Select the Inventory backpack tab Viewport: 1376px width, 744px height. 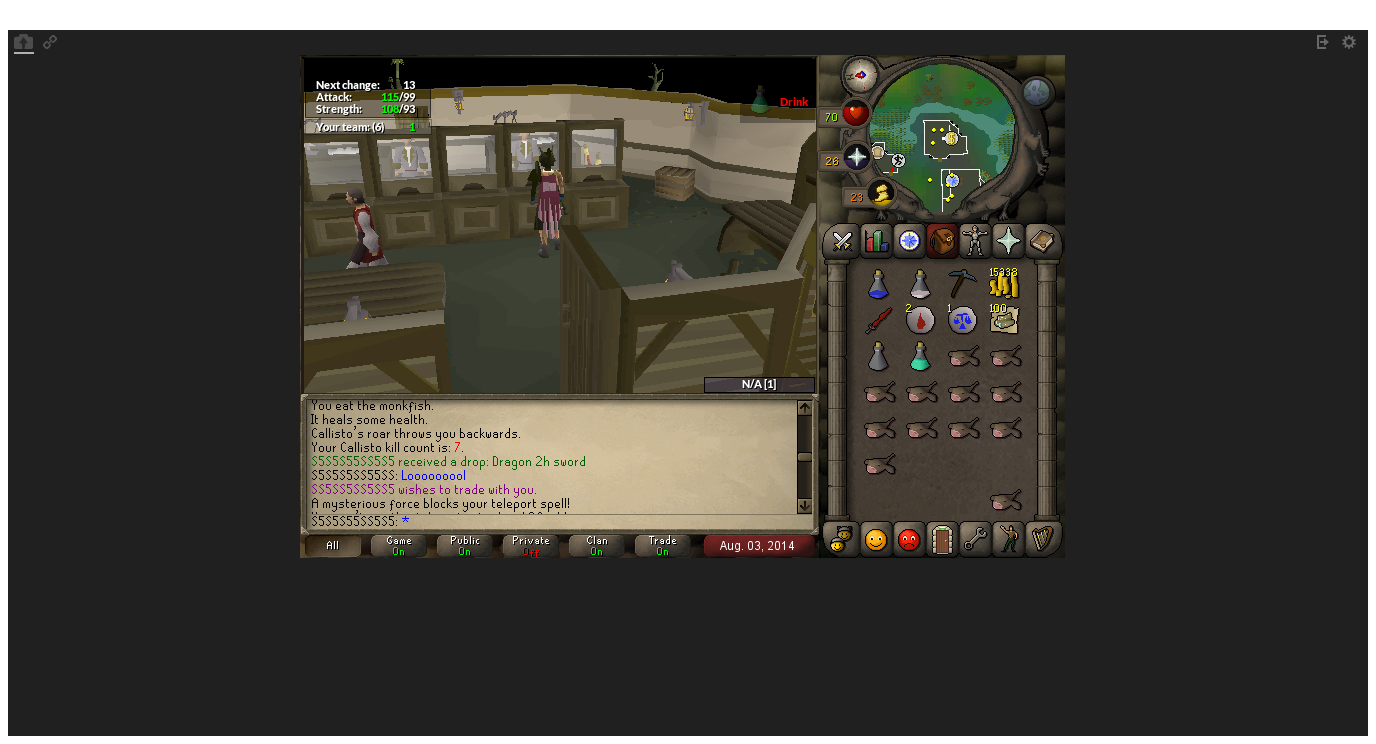[941, 241]
